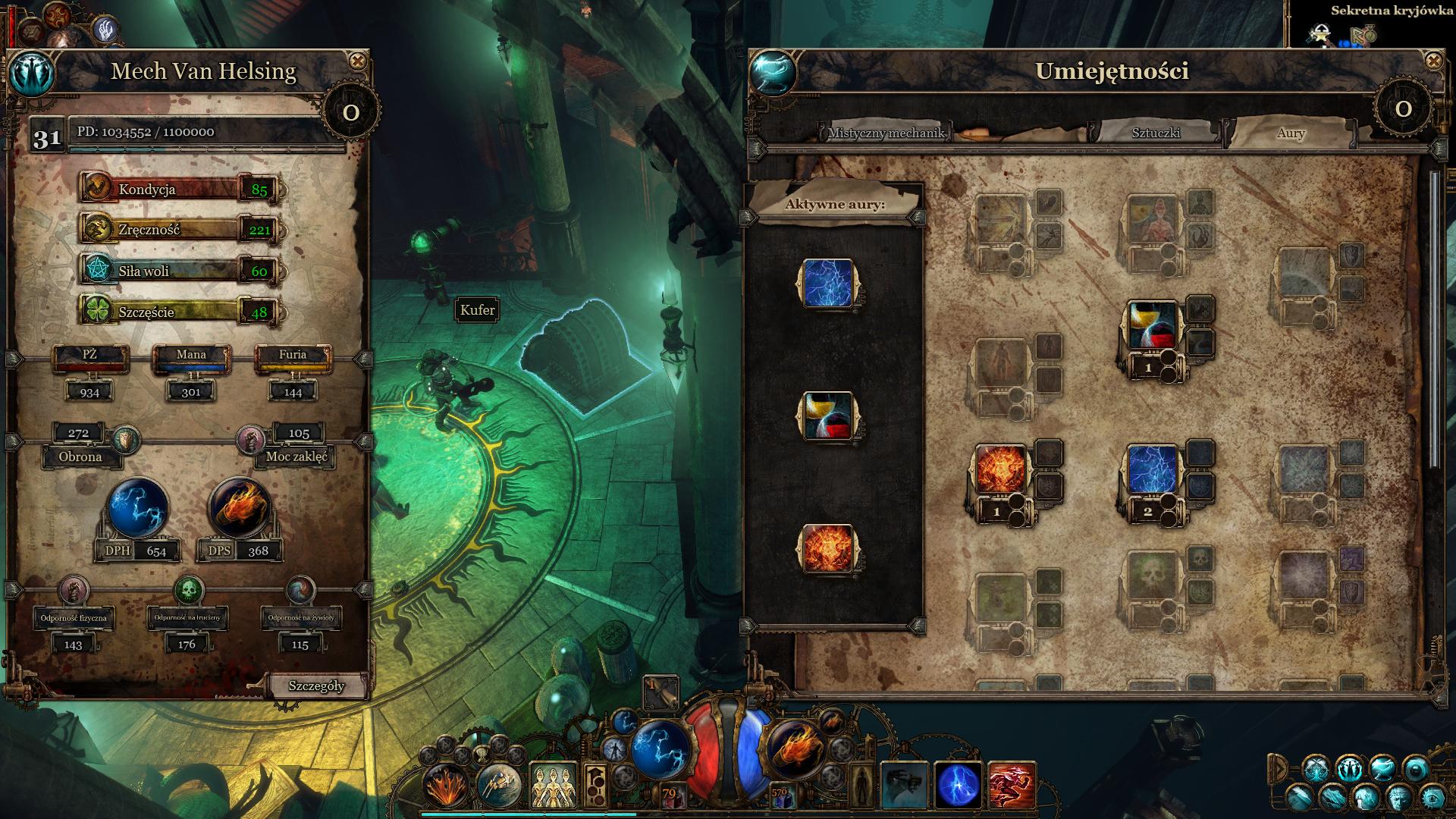Open the Sztuczki tab
1456x819 pixels.
[1156, 133]
